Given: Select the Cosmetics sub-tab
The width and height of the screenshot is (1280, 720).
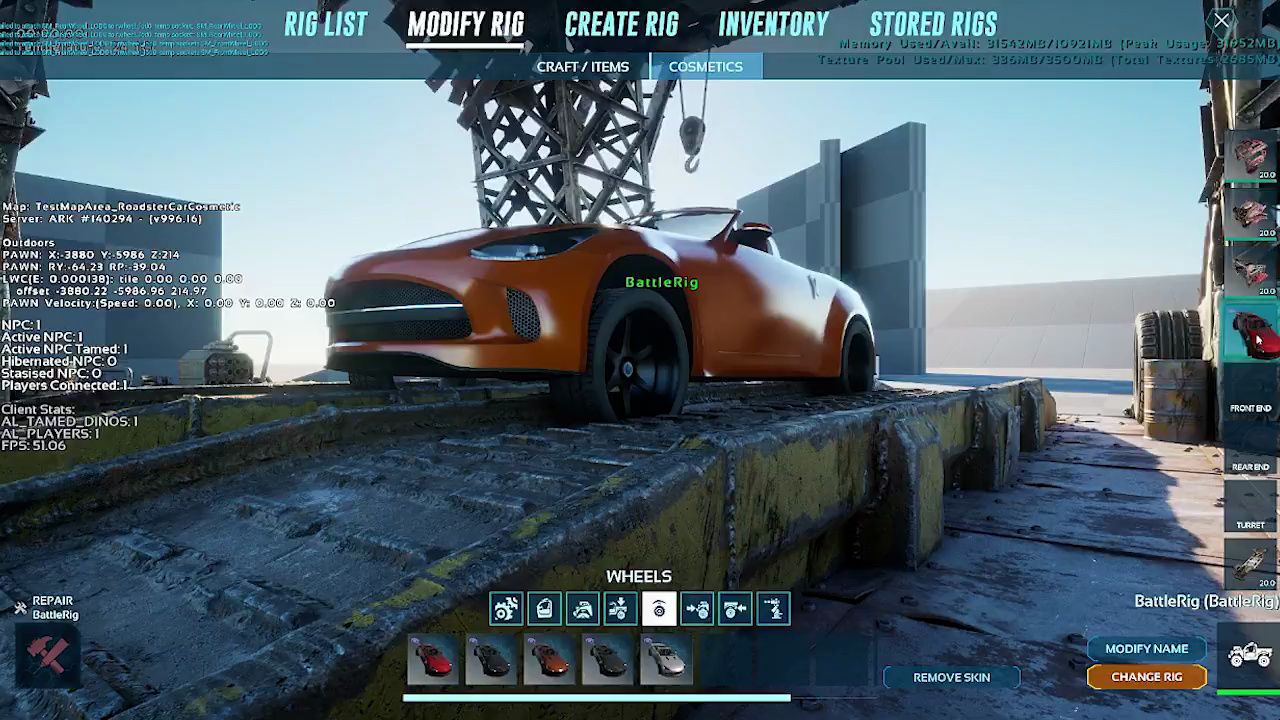Looking at the screenshot, I should pos(705,67).
